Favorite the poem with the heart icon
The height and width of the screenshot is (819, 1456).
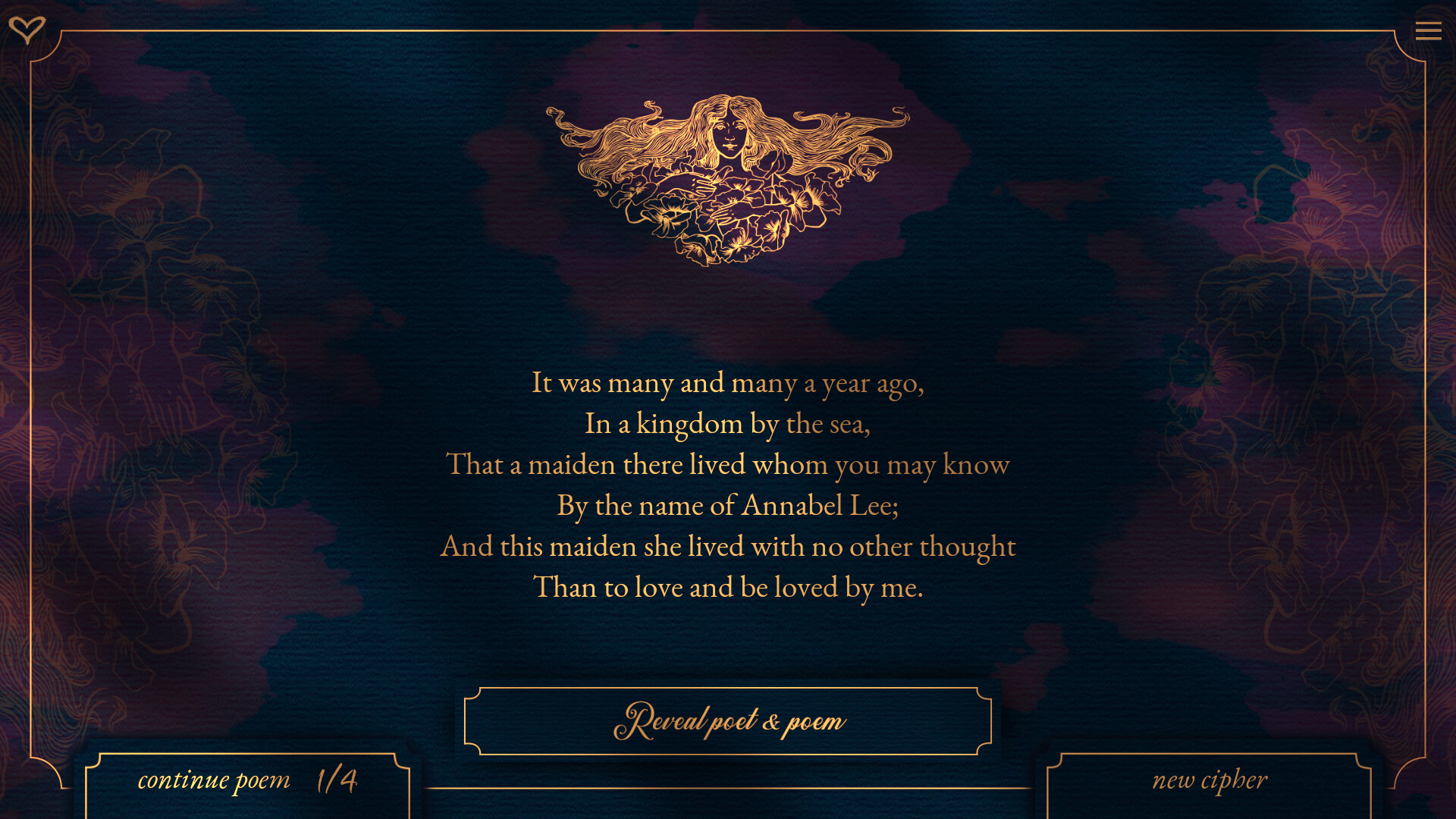[28, 30]
